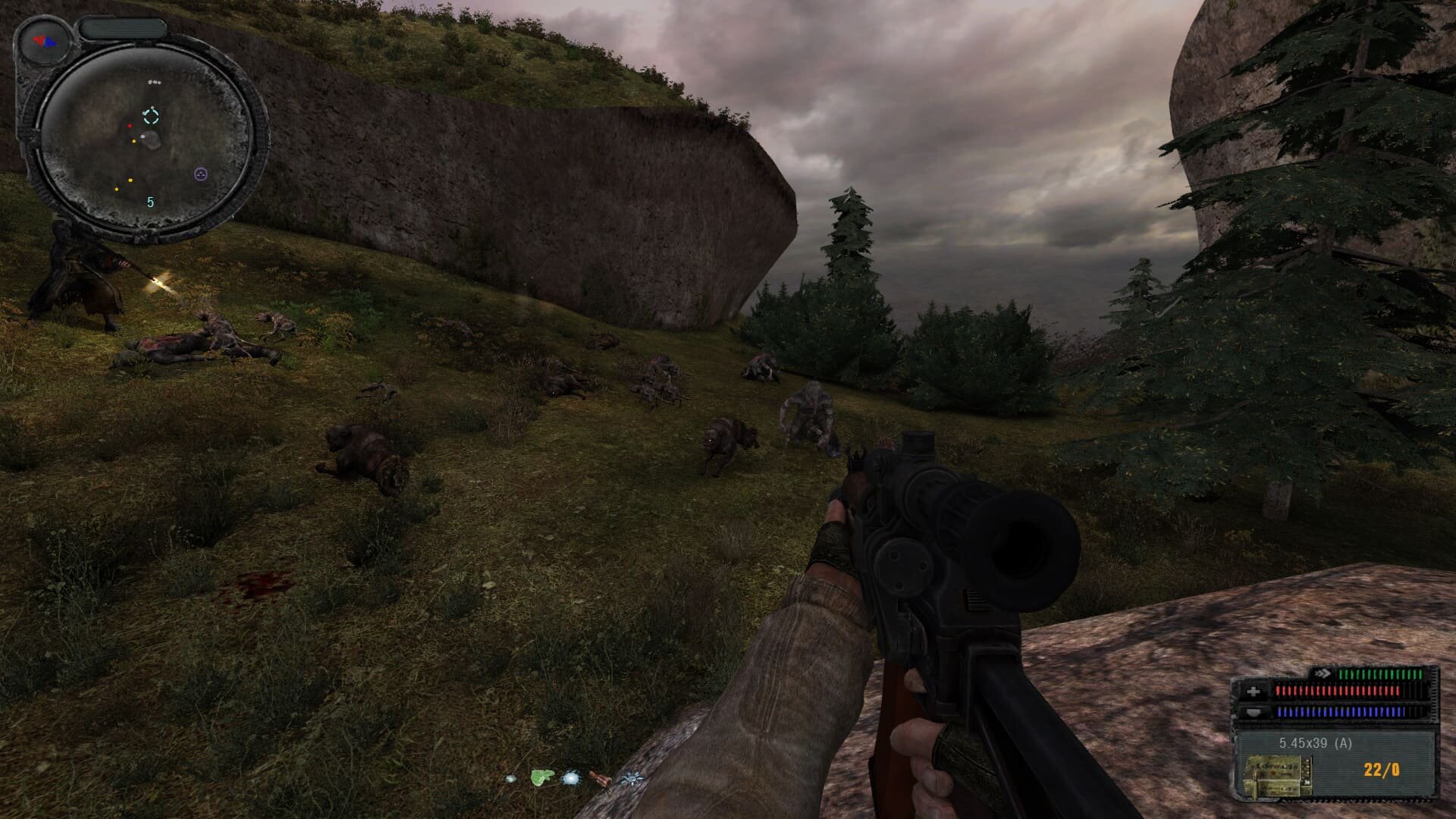This screenshot has width=1456, height=819.
Task: Select the purple circle marker on minimap
Action: (x=200, y=174)
